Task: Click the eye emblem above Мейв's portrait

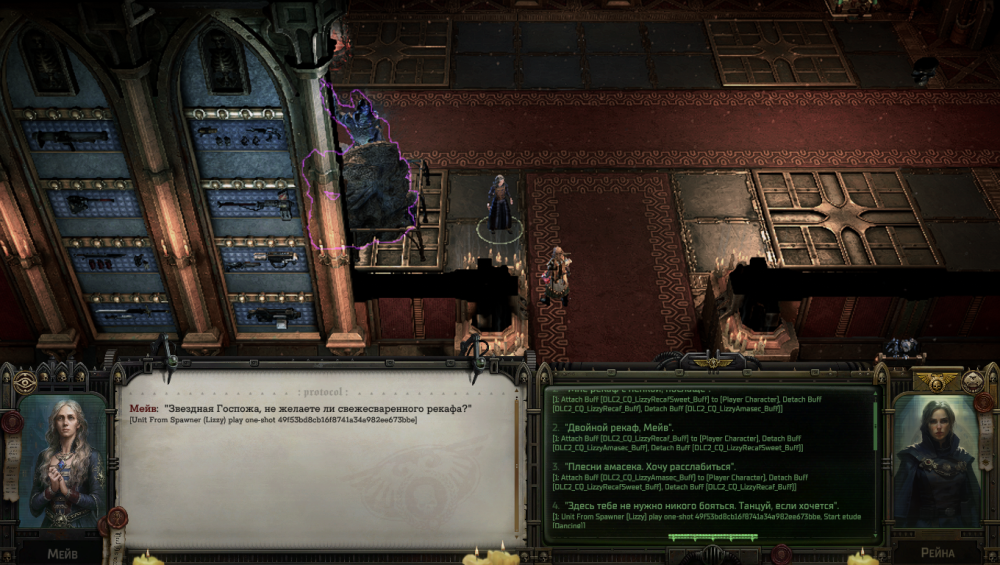Action: pyautogui.click(x=25, y=382)
